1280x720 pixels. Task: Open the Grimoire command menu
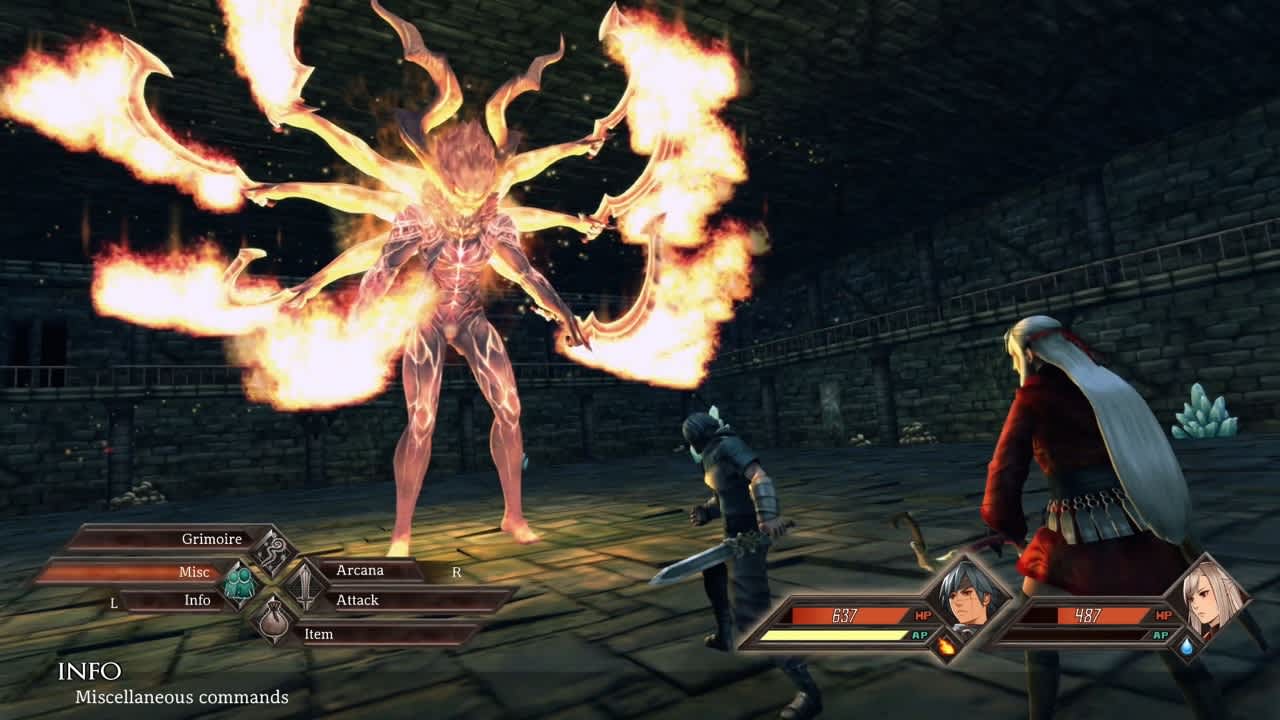[x=213, y=540]
